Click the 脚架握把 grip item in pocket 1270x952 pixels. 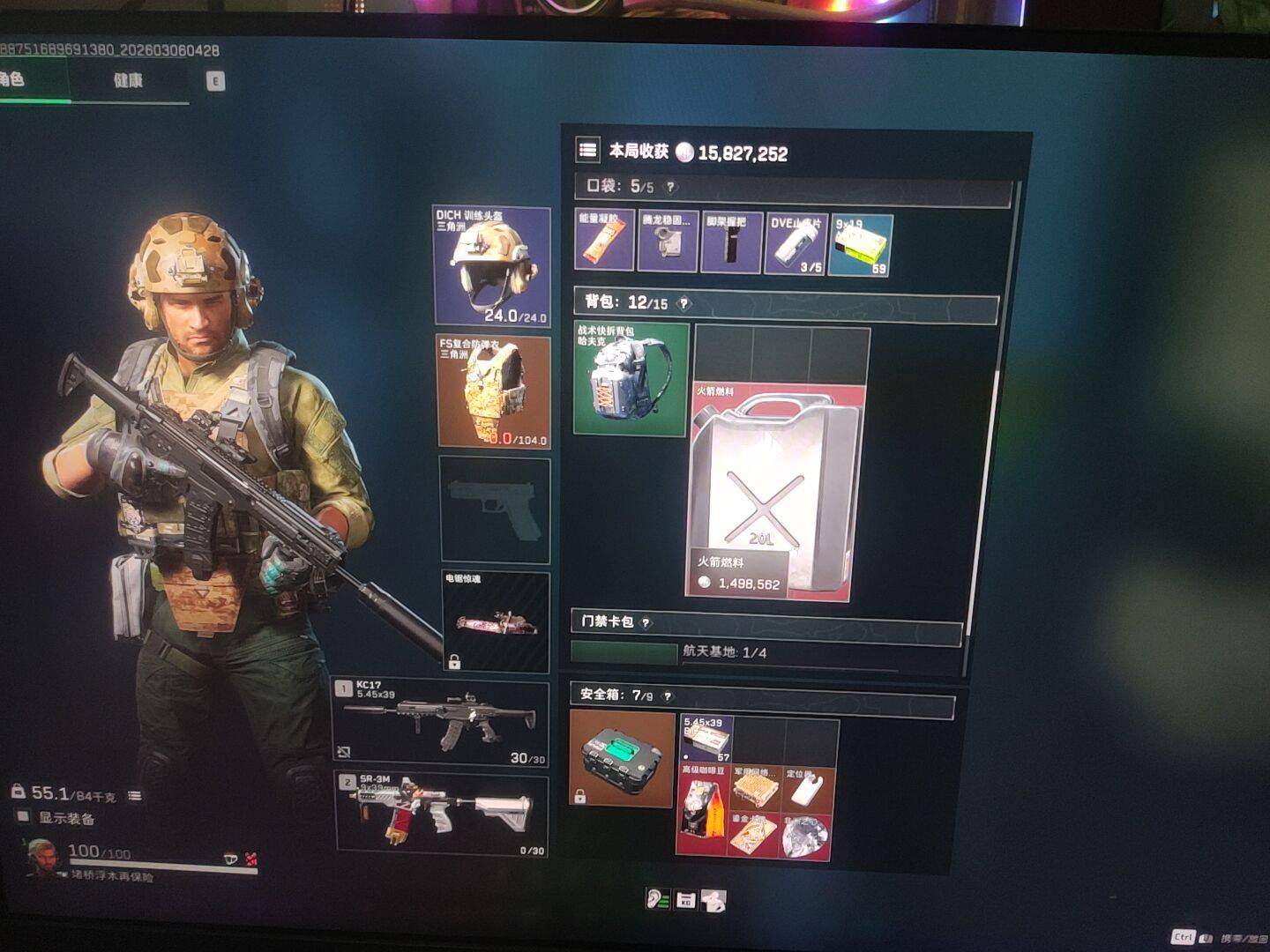tap(731, 242)
